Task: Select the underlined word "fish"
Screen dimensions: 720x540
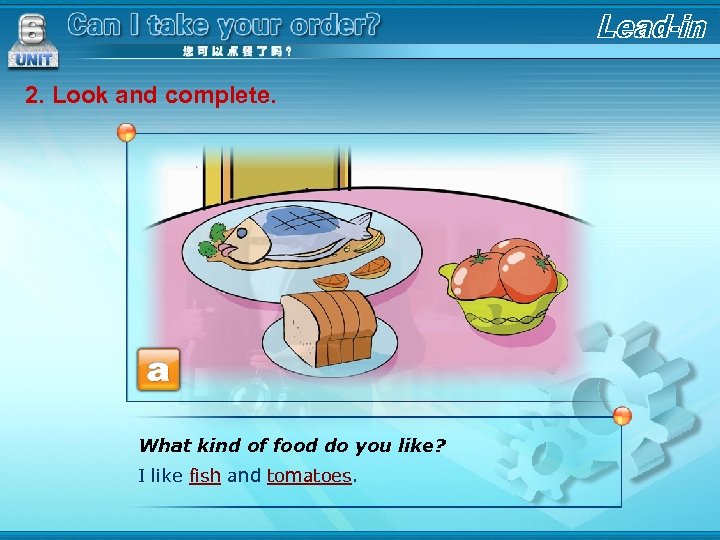Action: tap(204, 476)
